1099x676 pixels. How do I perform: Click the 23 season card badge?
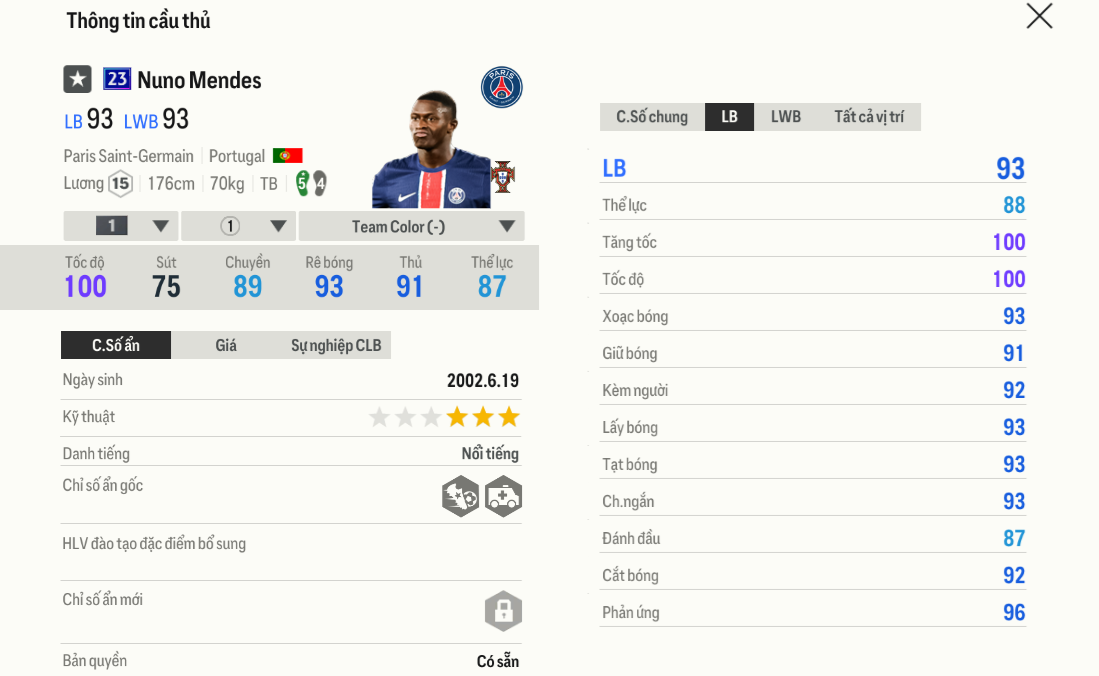117,79
